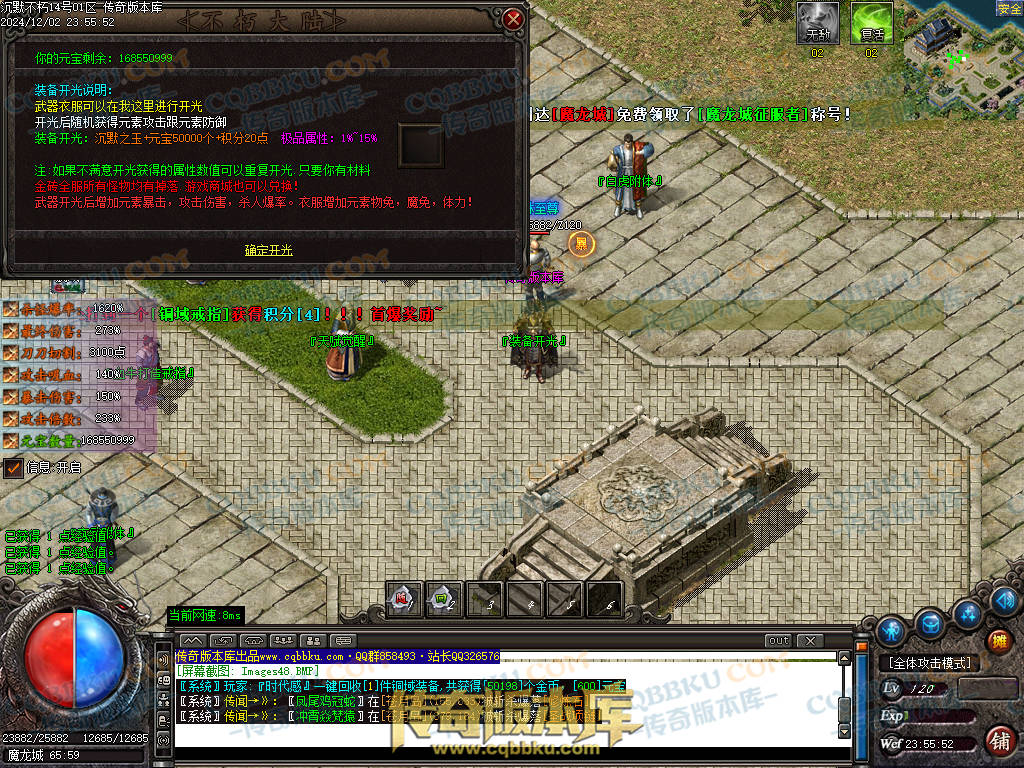Open the 铺 shop button
This screenshot has height=768, width=1024.
(x=997, y=741)
